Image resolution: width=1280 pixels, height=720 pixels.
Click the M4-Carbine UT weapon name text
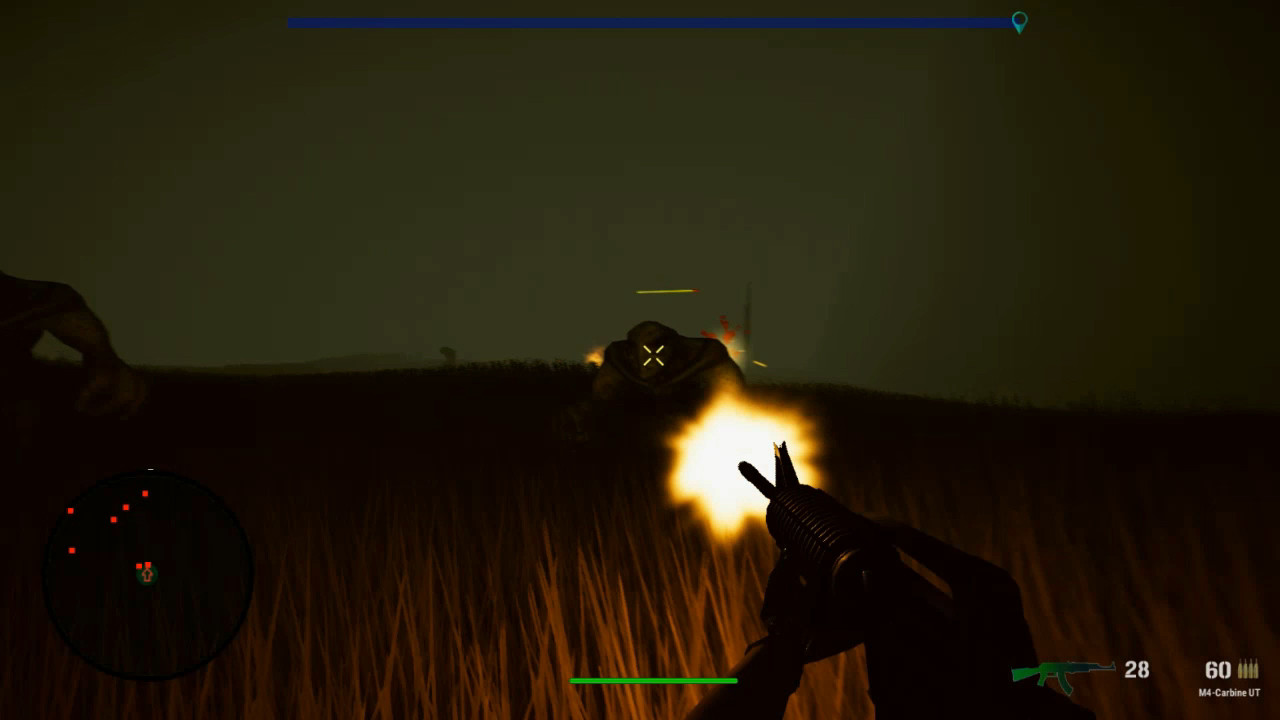[1230, 692]
